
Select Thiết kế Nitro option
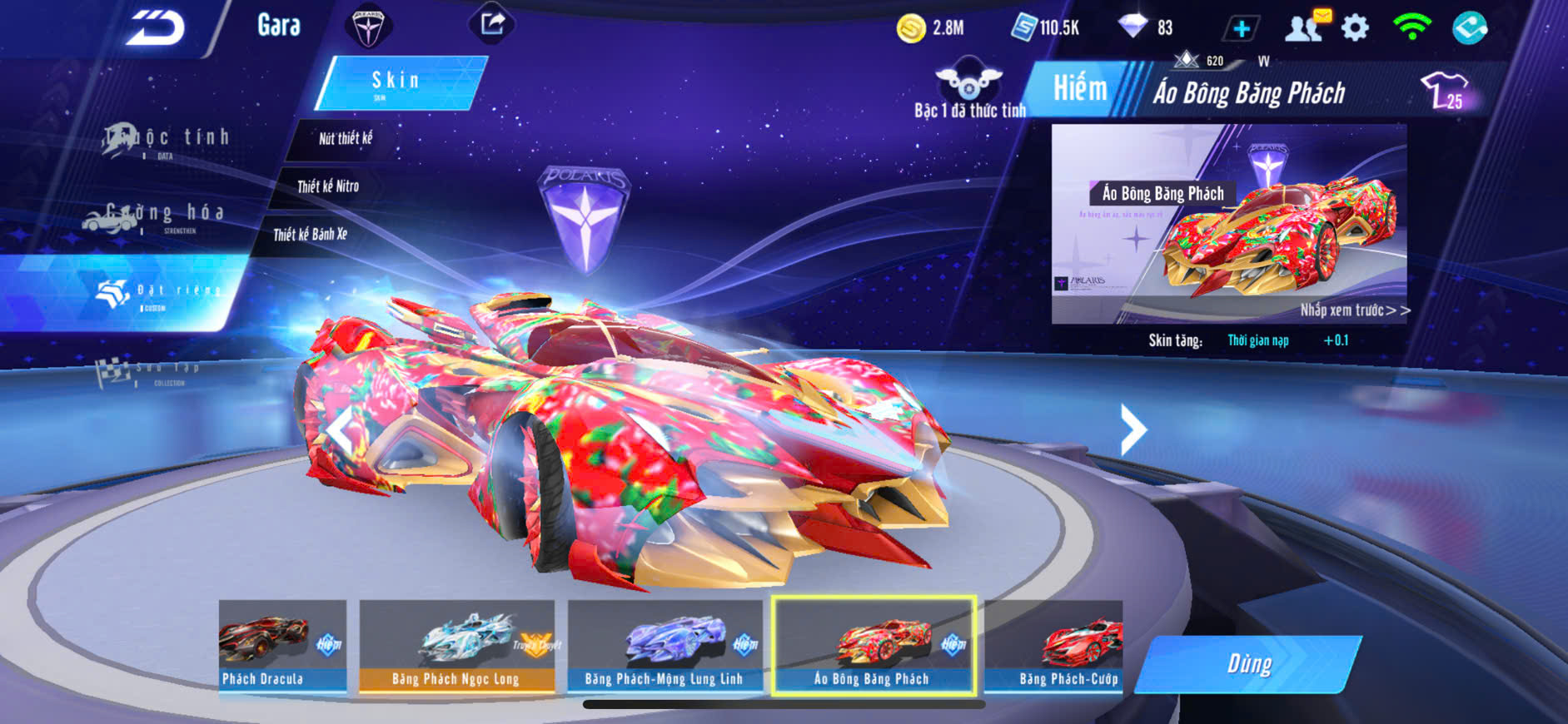click(x=328, y=186)
